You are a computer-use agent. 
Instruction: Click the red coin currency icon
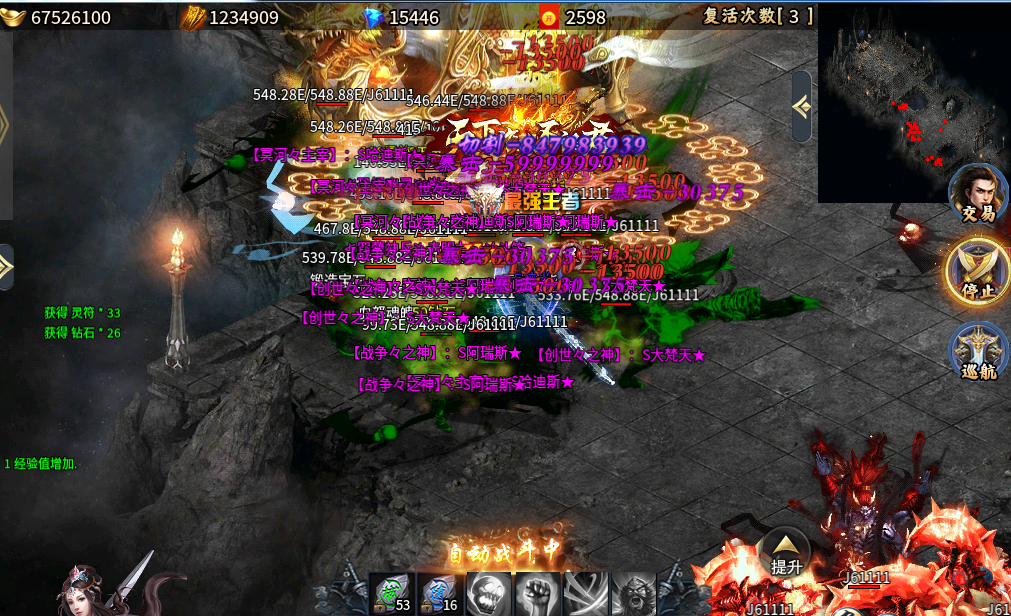point(549,17)
